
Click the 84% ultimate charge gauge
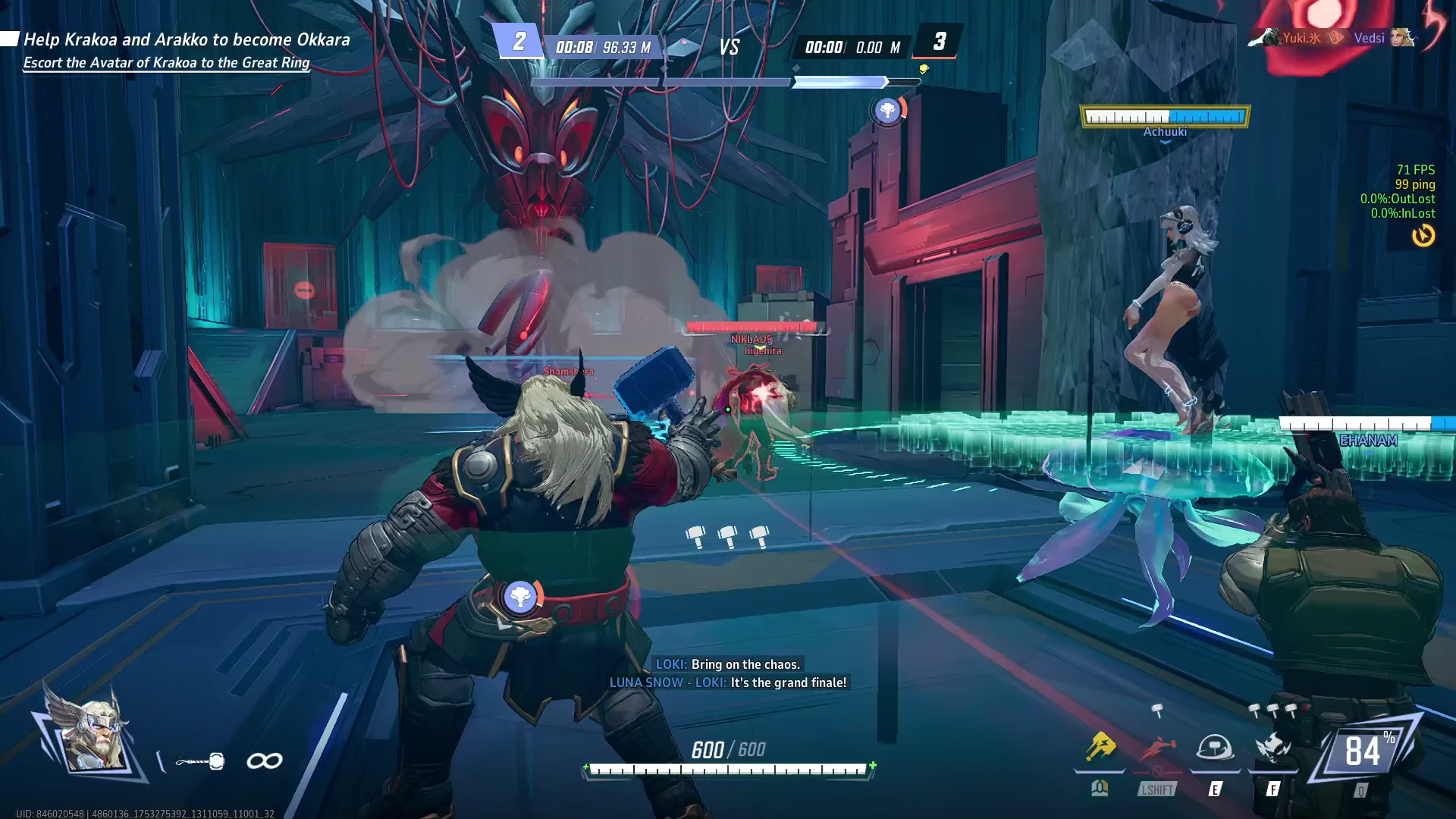click(1363, 752)
